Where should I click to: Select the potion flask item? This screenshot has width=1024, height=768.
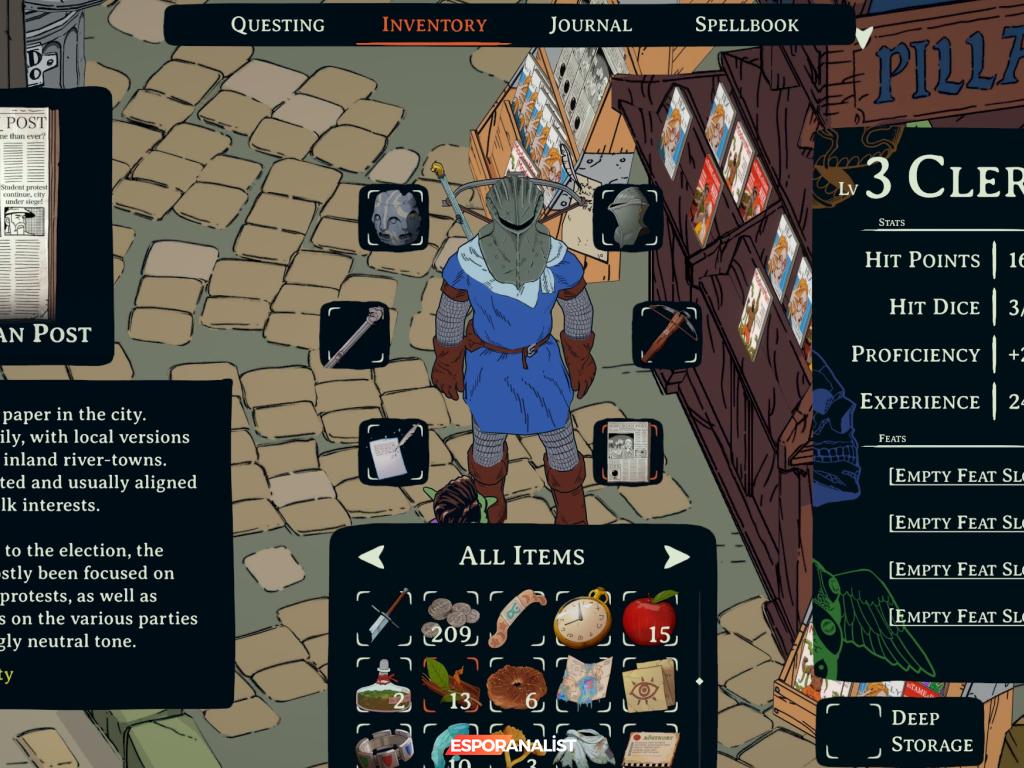click(x=386, y=685)
